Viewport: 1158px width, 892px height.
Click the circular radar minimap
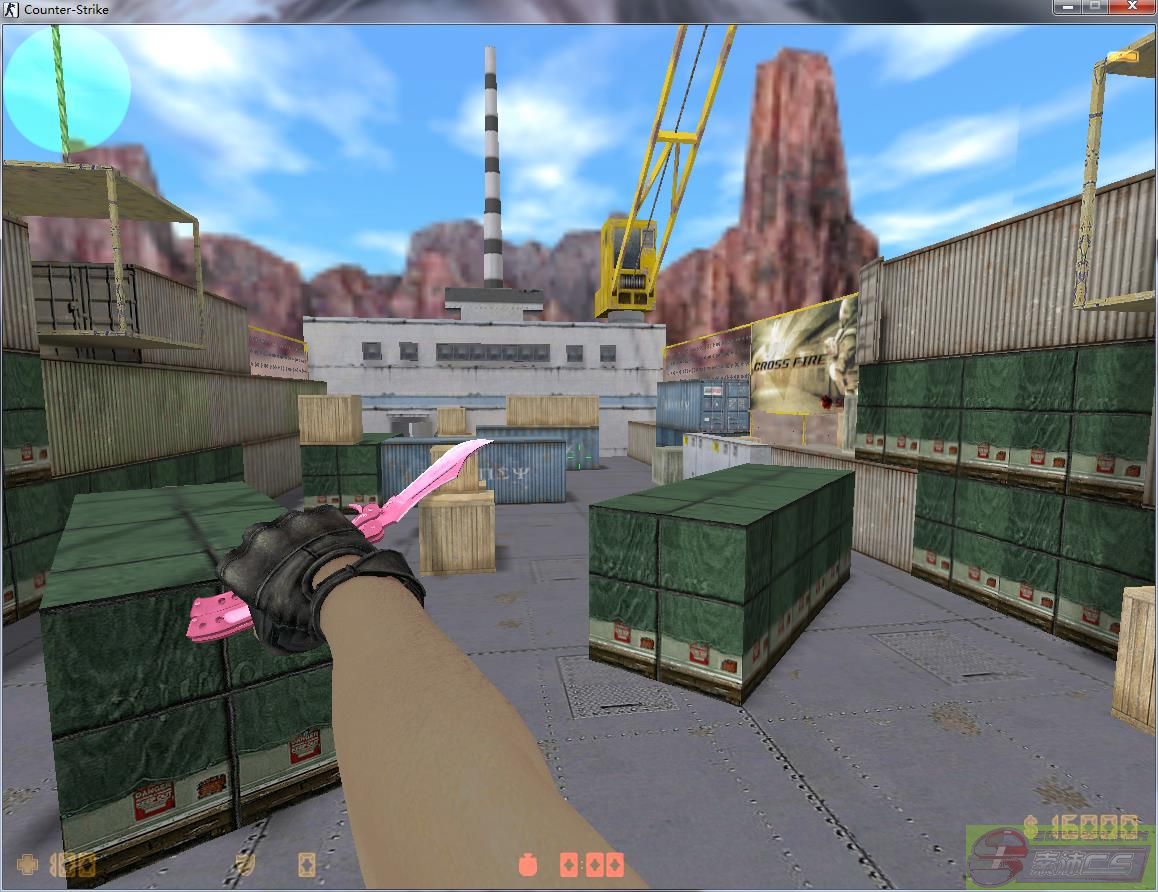pos(68,87)
